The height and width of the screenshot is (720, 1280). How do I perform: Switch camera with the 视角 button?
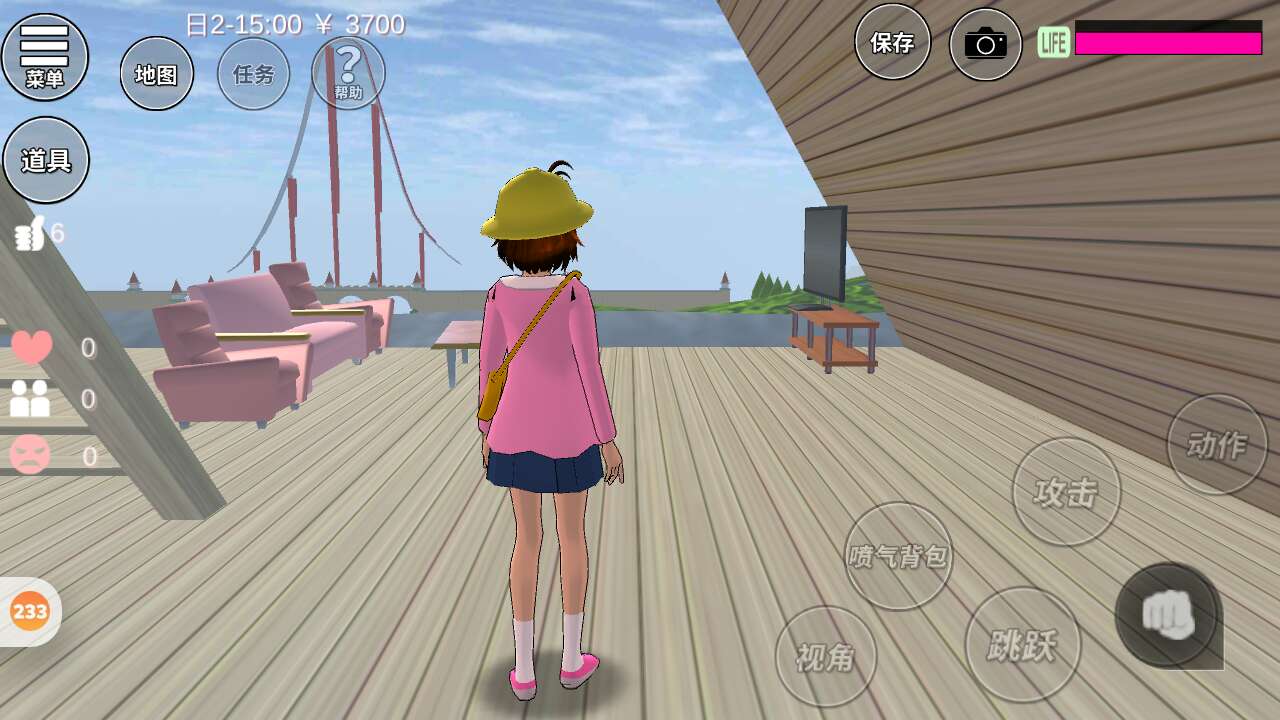(x=826, y=657)
